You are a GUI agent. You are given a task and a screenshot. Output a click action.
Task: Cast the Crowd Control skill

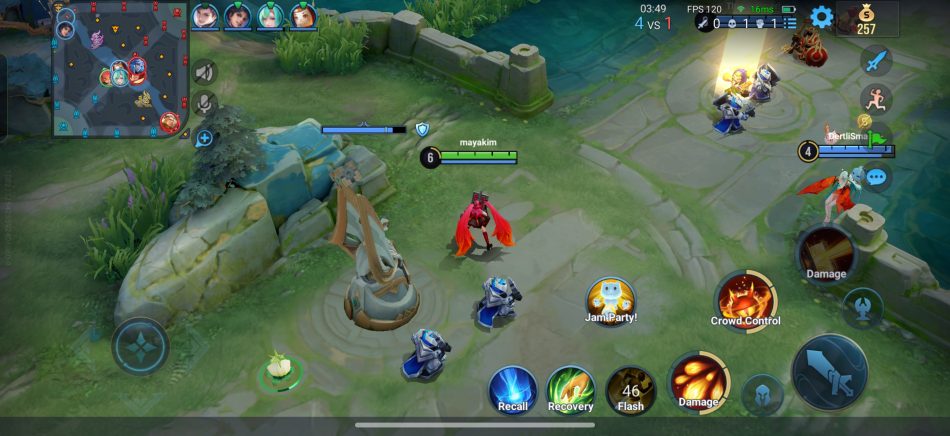click(x=745, y=300)
